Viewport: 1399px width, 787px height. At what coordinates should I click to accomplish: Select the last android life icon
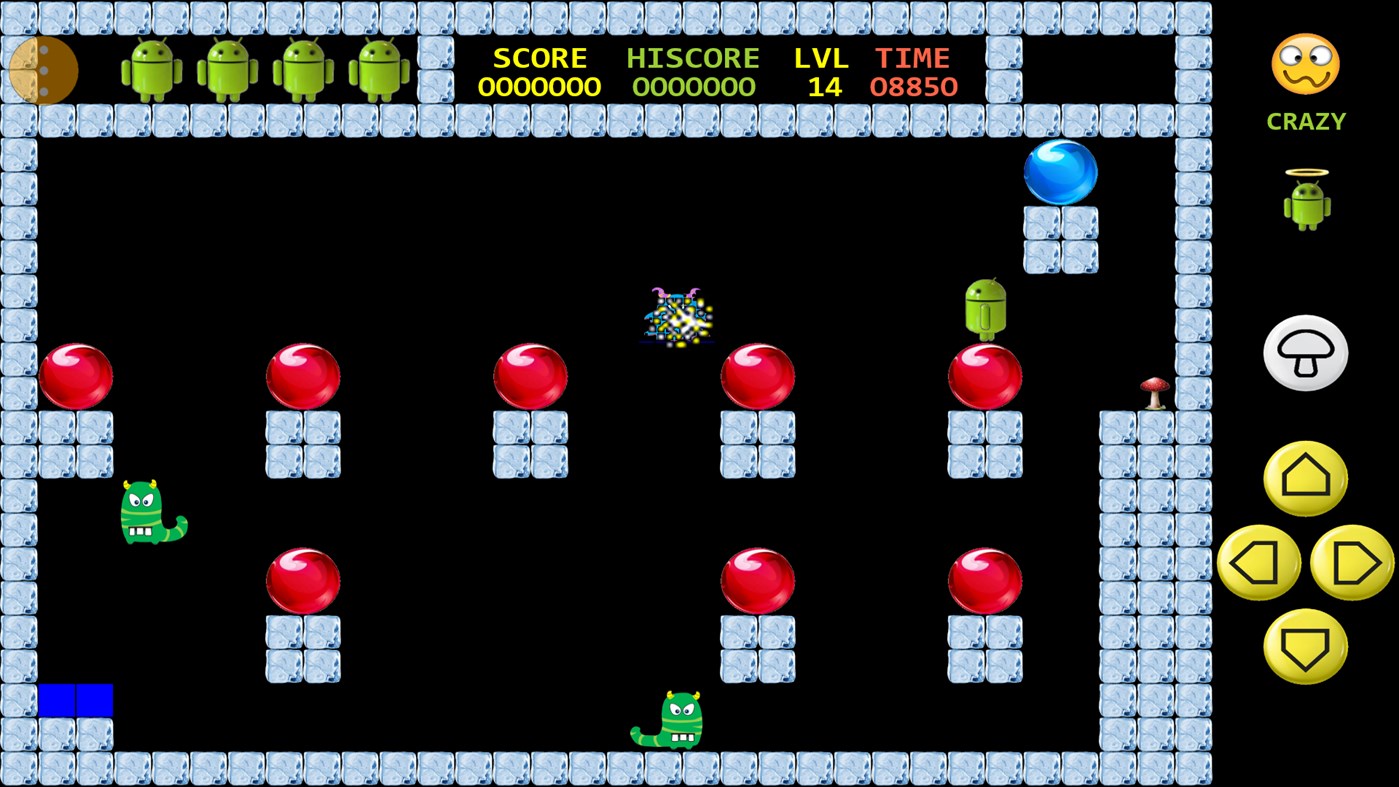coord(381,68)
